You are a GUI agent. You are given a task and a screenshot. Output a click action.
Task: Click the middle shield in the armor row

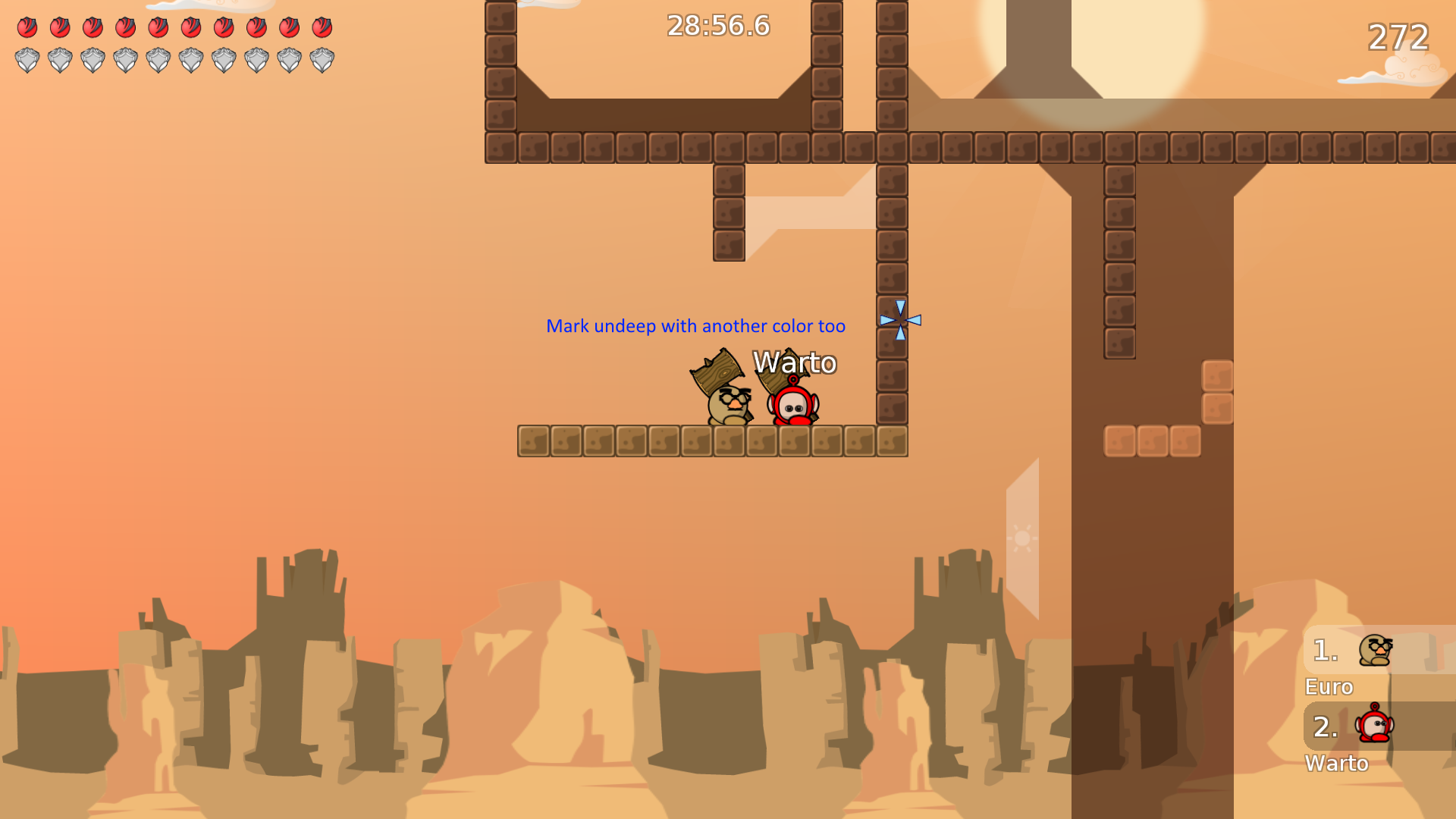click(x=158, y=59)
